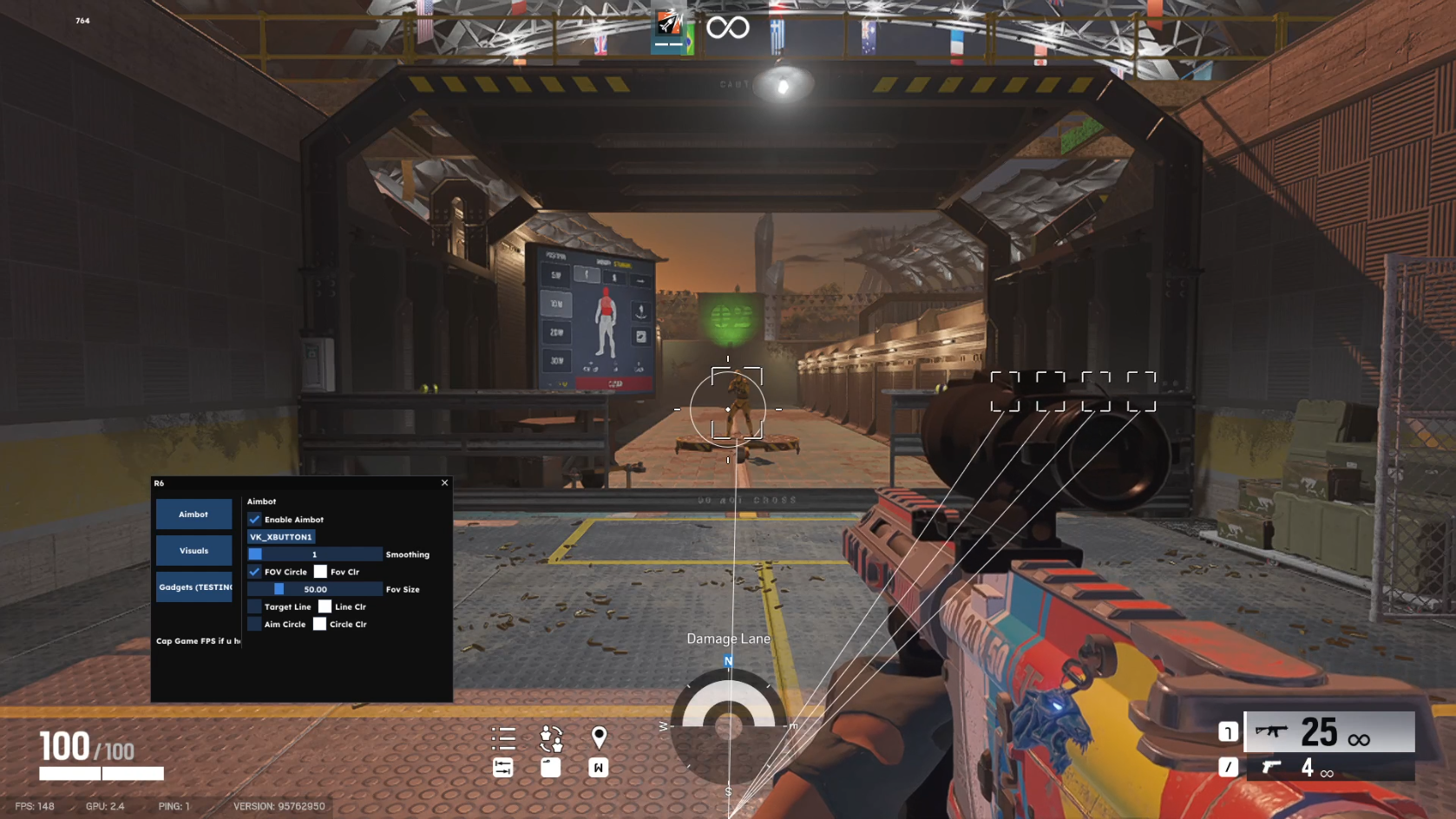Viewport: 1456px width, 819px height.
Task: Select the Gadgets (TESTING) tab
Action: pyautogui.click(x=193, y=587)
